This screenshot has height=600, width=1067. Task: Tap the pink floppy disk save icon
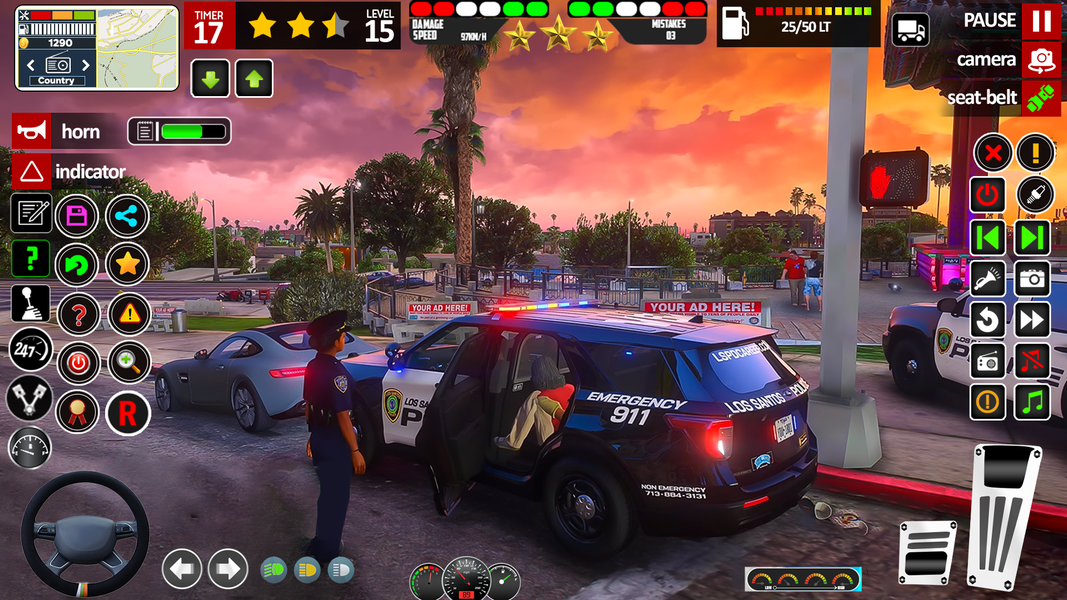(77, 215)
